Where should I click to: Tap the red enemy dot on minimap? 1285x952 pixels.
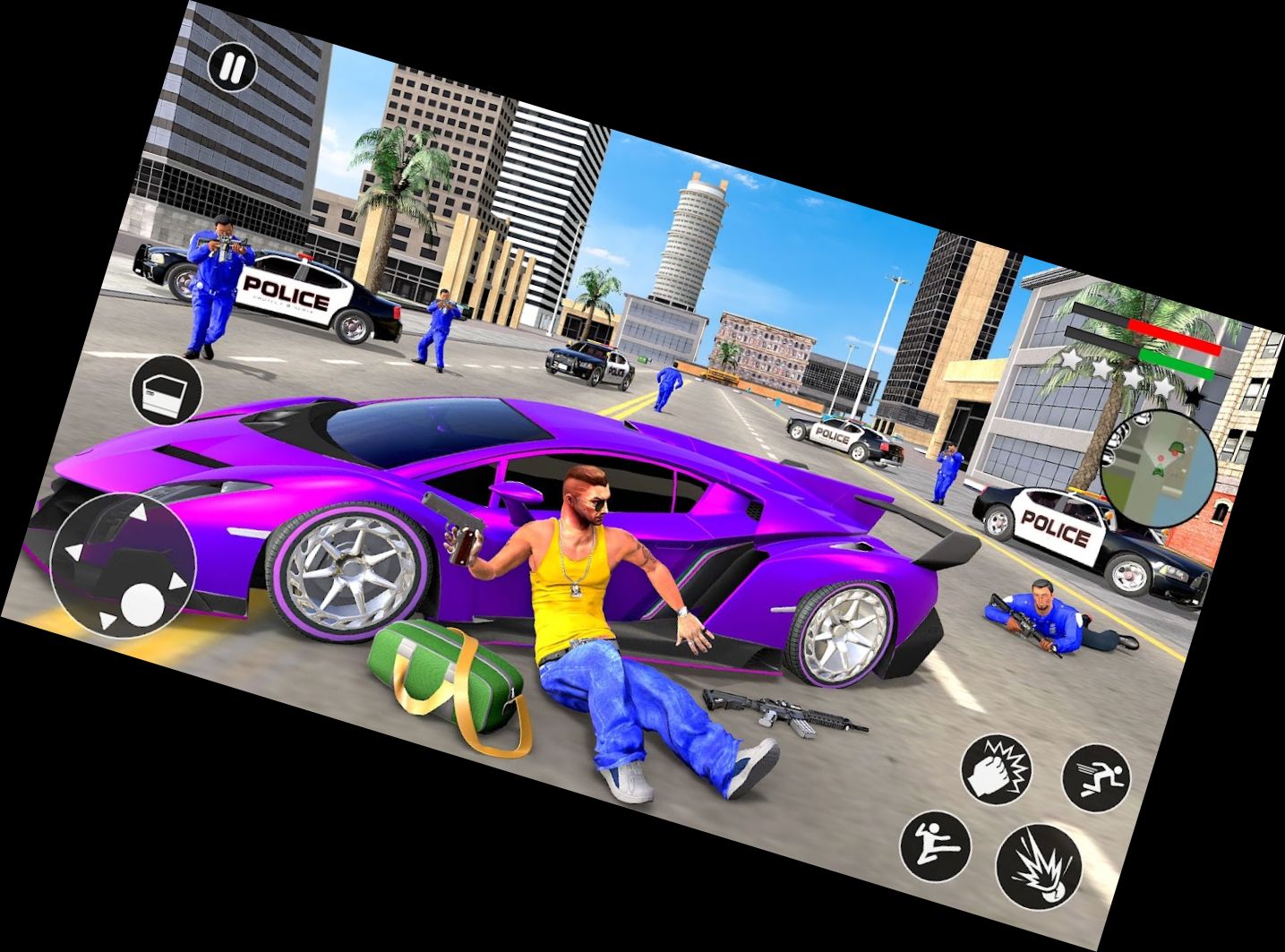tap(1160, 458)
